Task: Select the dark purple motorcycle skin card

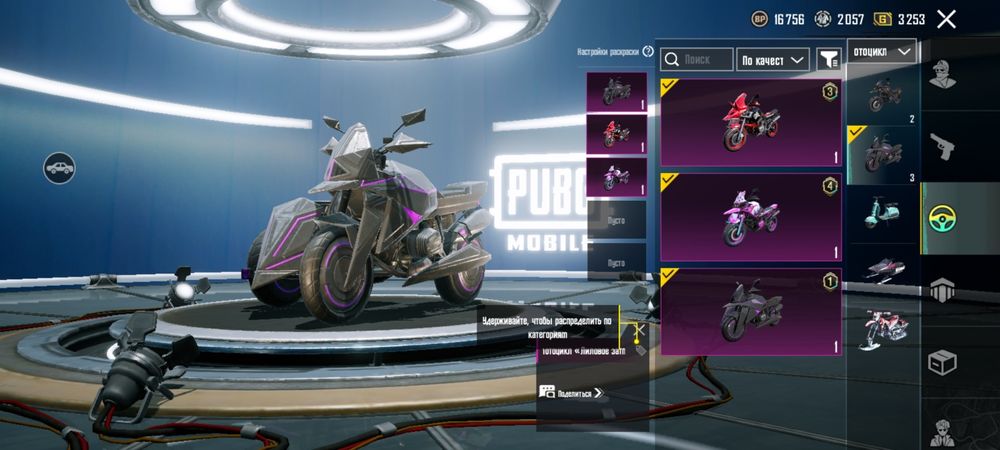Action: click(x=750, y=311)
